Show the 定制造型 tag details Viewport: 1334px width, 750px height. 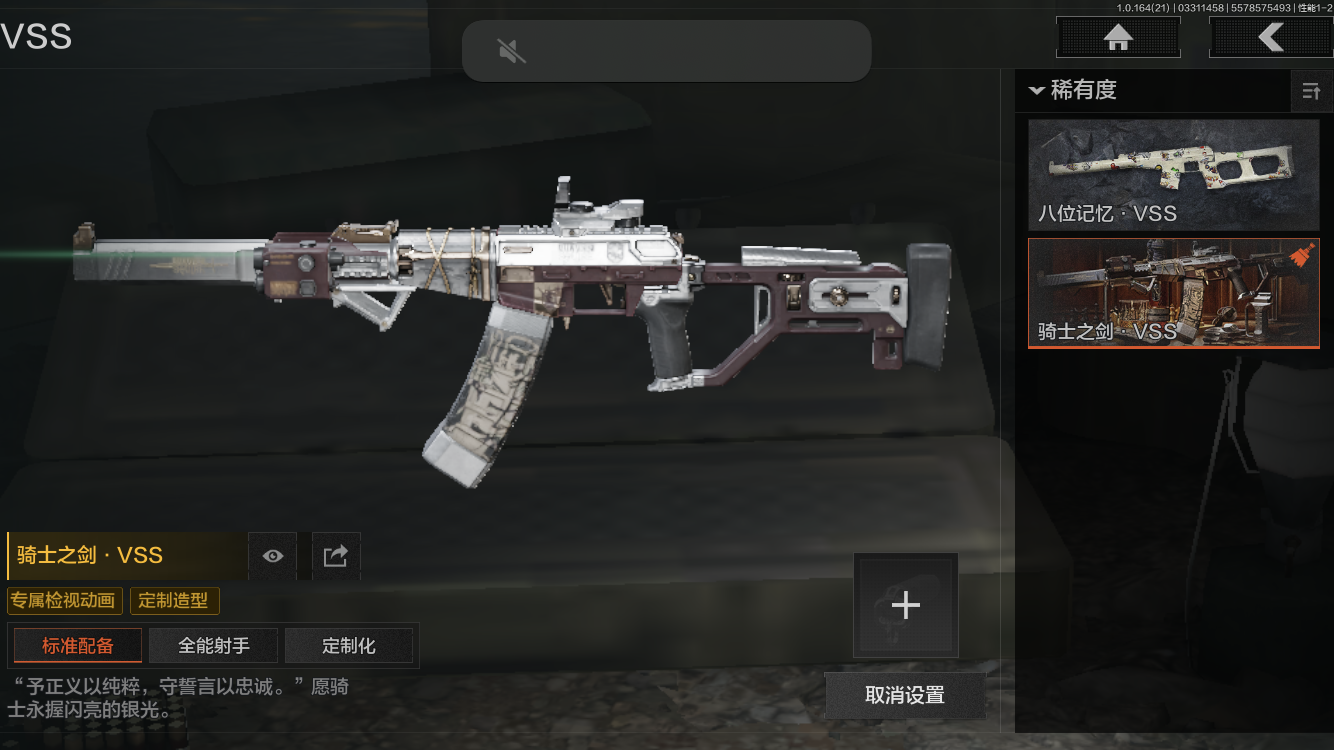pyautogui.click(x=174, y=601)
